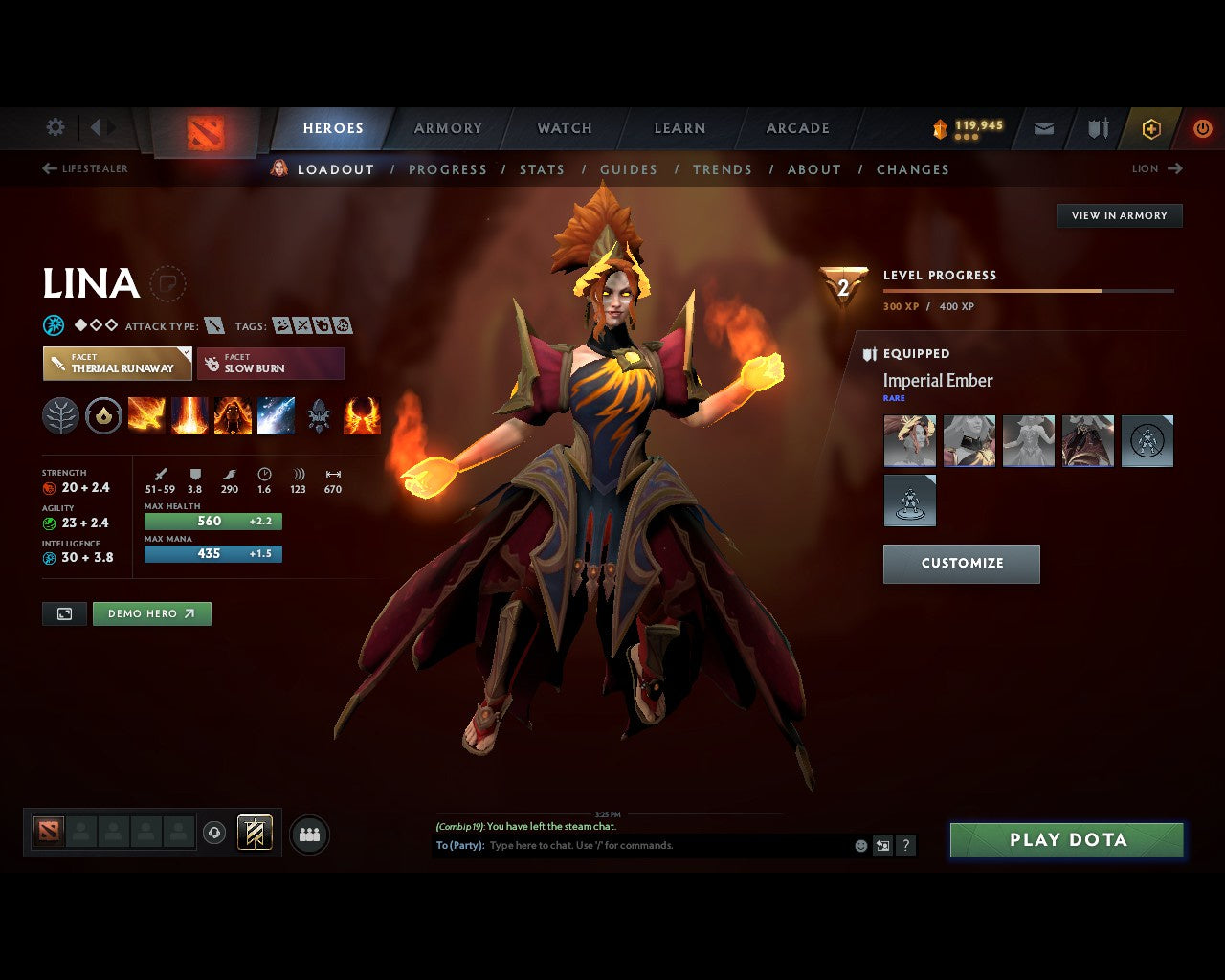This screenshot has height=980, width=1225.
Task: Click the Fiery Soul ability icon
Action: point(233,415)
